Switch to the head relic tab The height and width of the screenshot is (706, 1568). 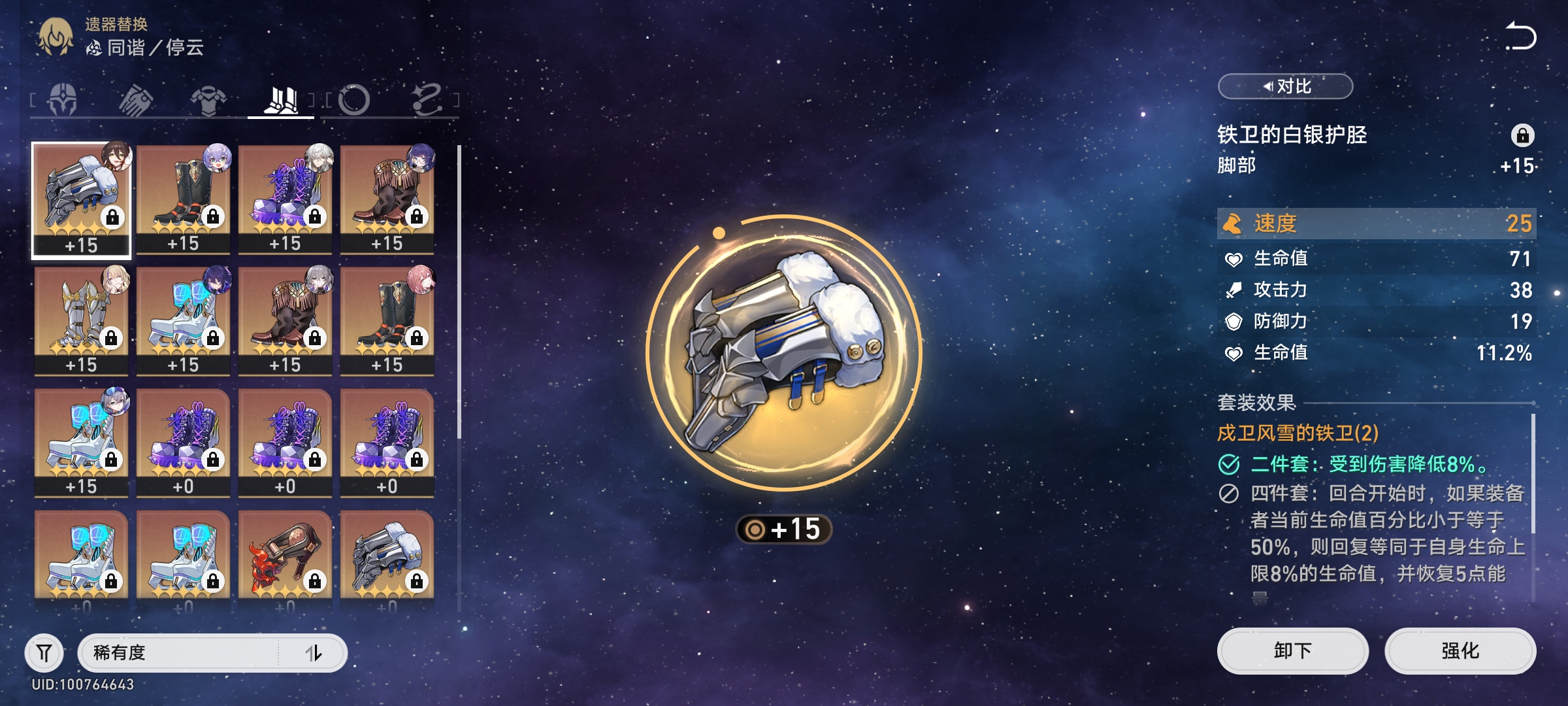point(63,101)
